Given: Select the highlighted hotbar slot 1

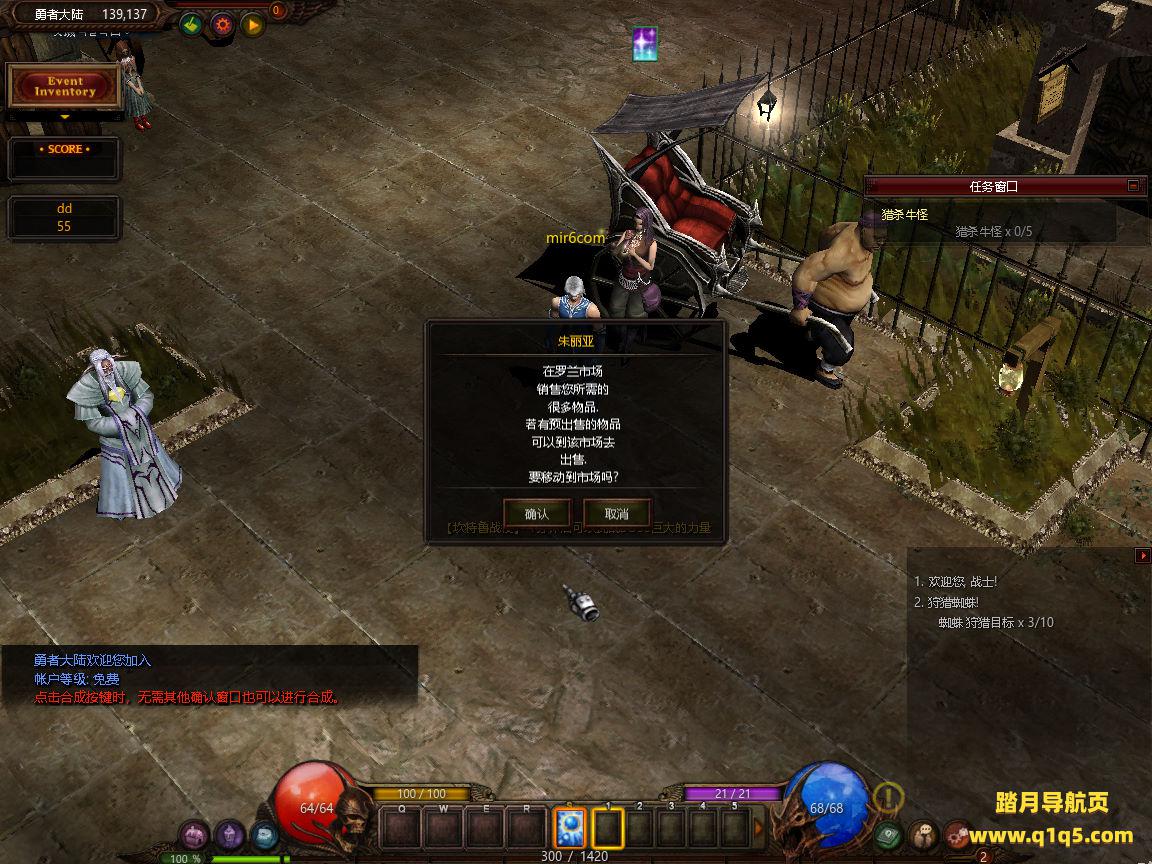Looking at the screenshot, I should pos(607,828).
